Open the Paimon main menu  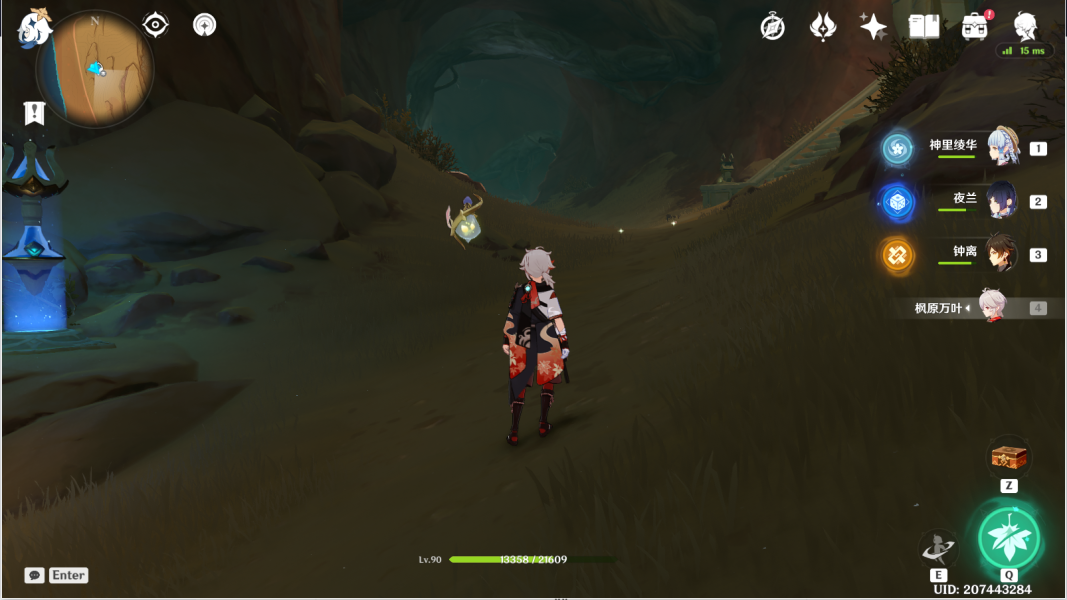point(35,27)
